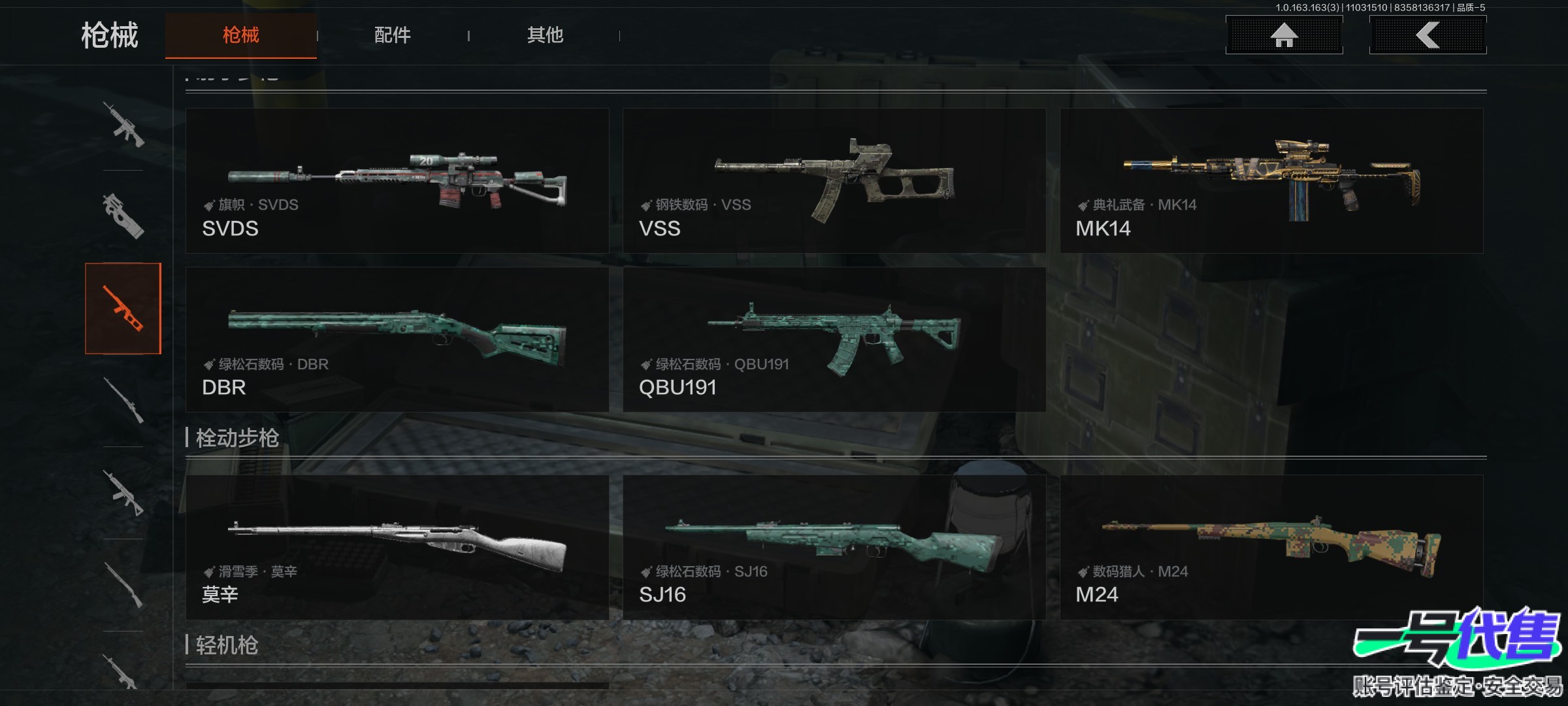Open the 配件 tab
This screenshot has width=1568, height=706.
coord(392,35)
